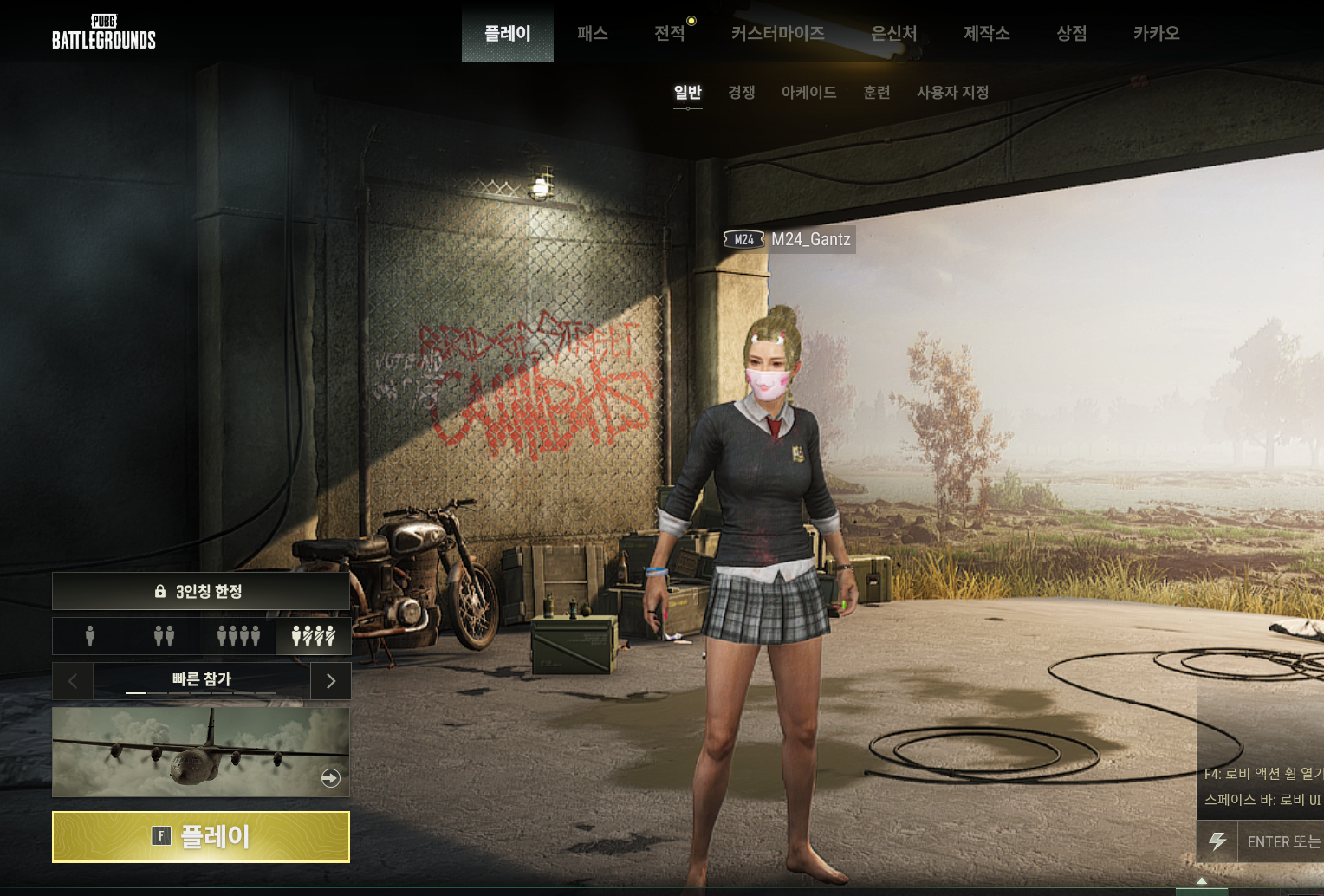Visit the 상점 (Store) tab
This screenshot has width=1324, height=896.
[x=1071, y=33]
